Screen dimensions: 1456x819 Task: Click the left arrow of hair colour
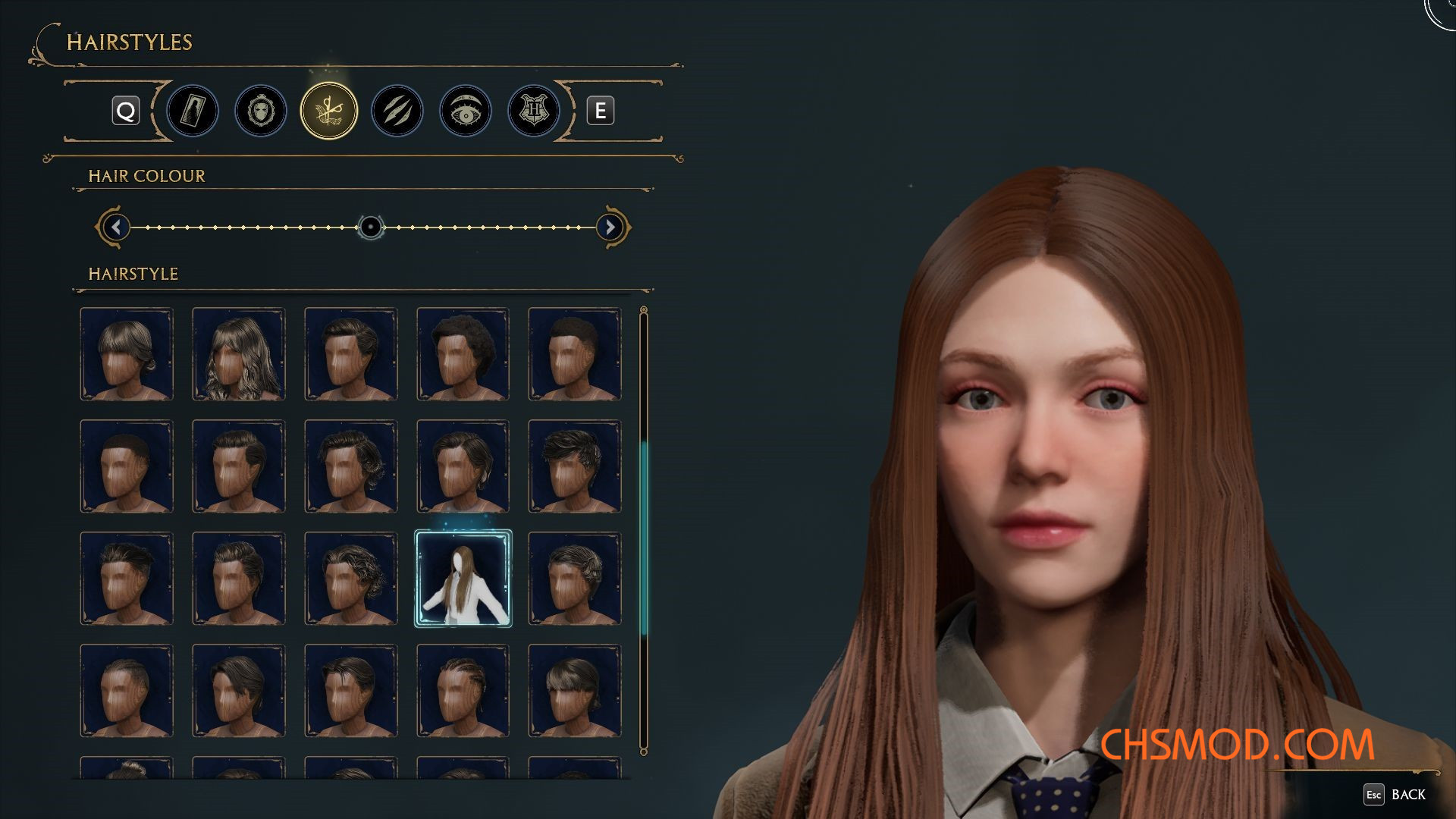[x=116, y=227]
